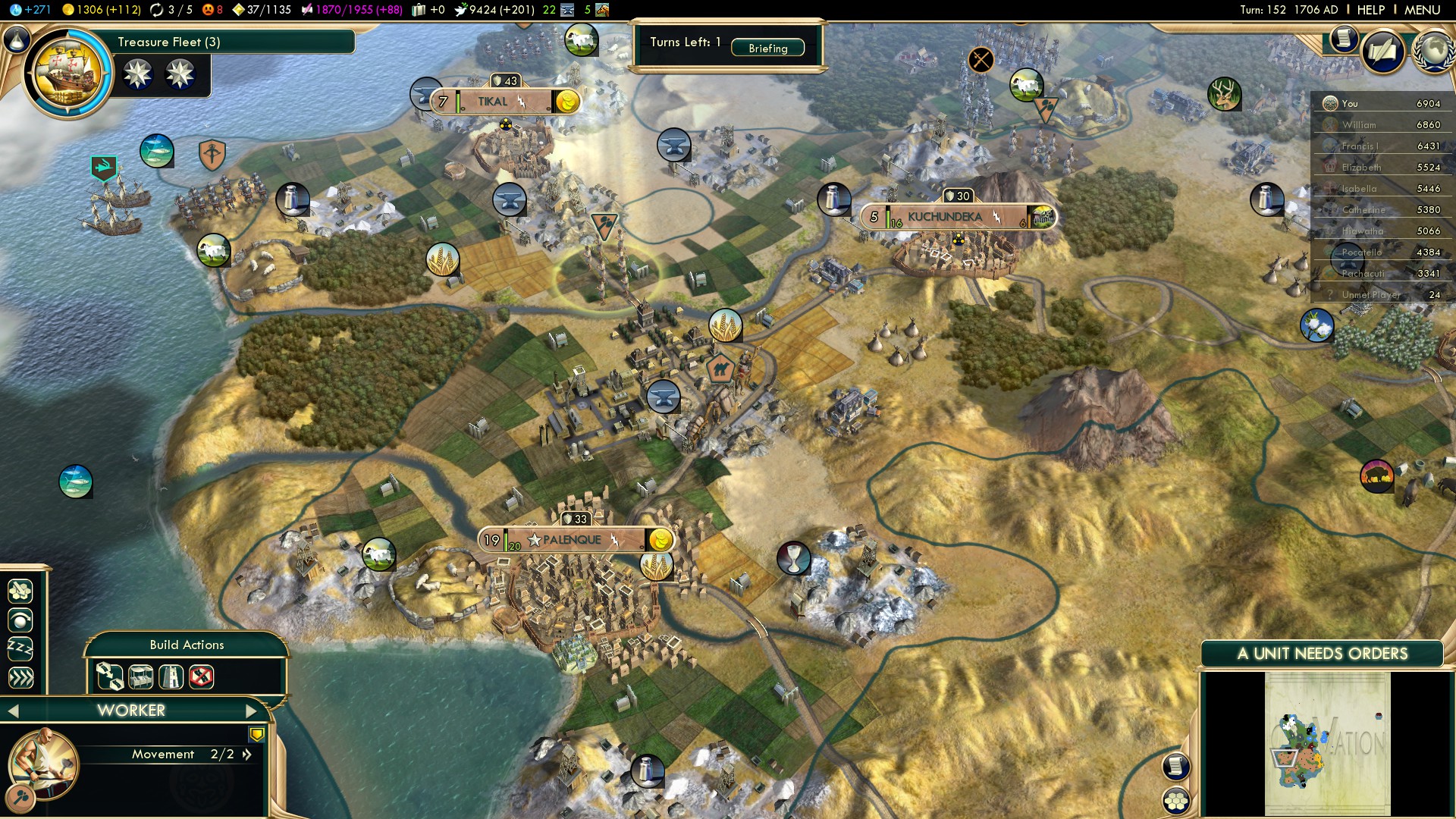Image resolution: width=1456 pixels, height=819 pixels.
Task: Toggle the hex grid map options button
Action: (x=1176, y=800)
